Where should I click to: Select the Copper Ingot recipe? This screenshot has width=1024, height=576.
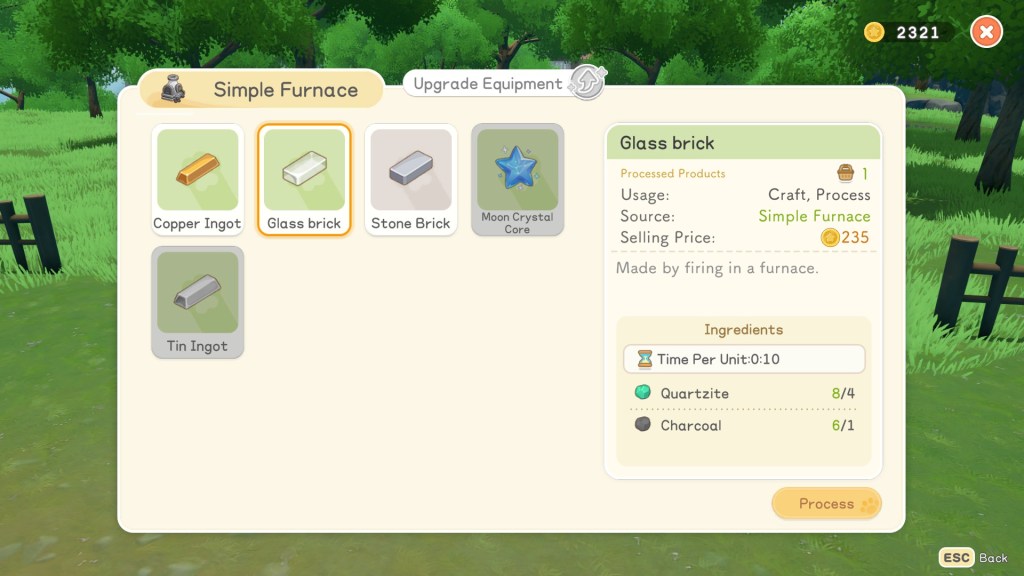(197, 180)
